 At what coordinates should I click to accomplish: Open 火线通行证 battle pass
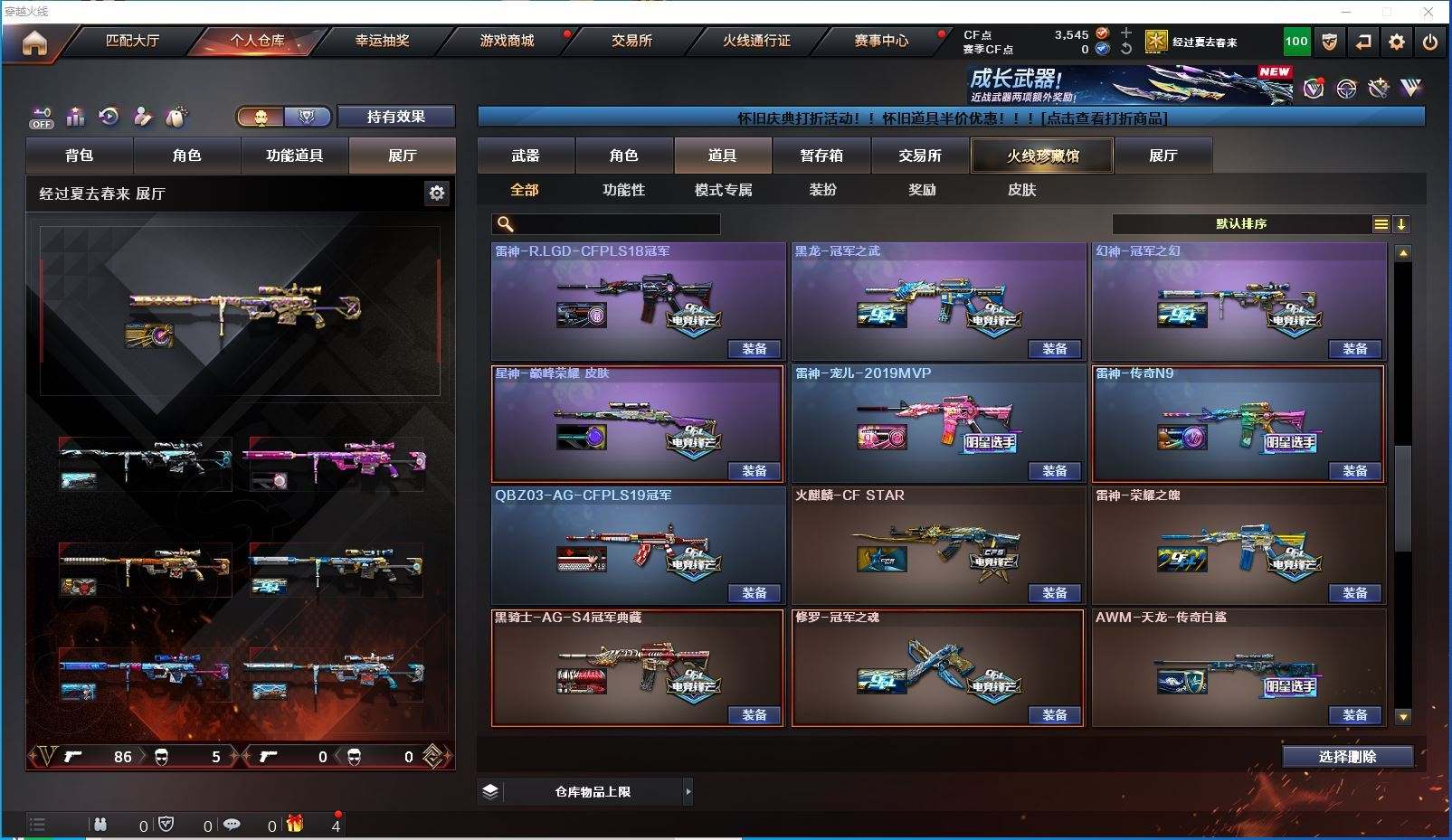[x=756, y=41]
